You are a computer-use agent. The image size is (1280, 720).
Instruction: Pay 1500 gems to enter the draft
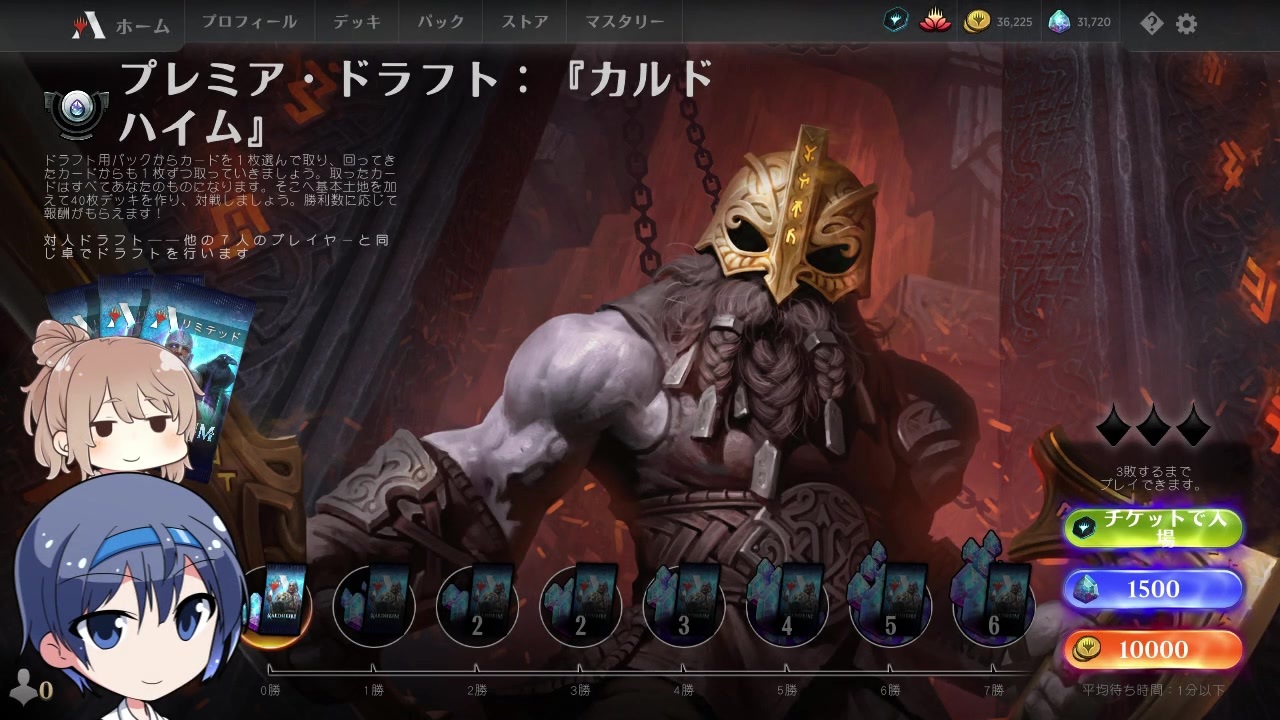pos(1153,589)
